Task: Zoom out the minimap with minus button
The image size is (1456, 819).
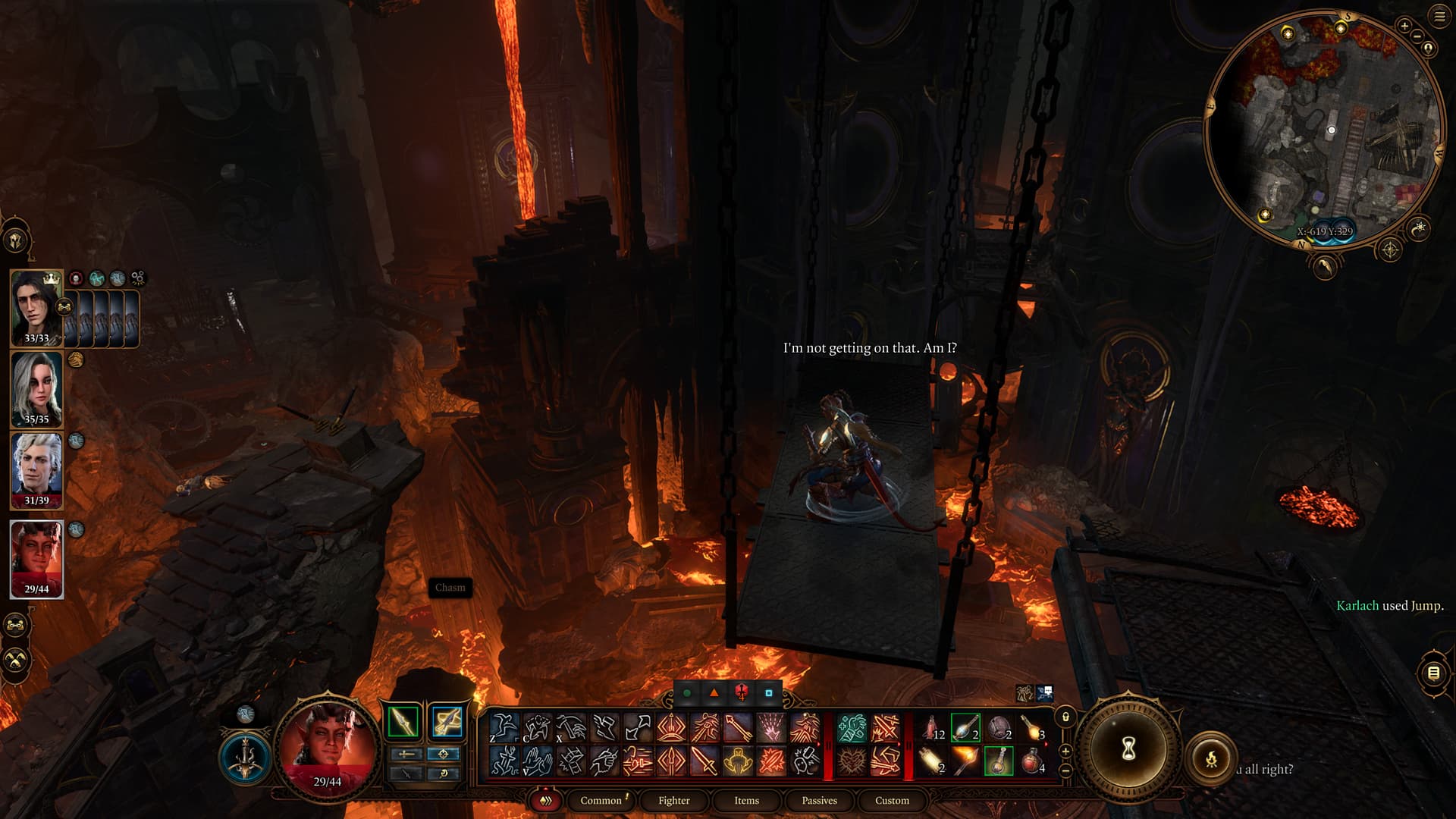Action: pos(1416,36)
